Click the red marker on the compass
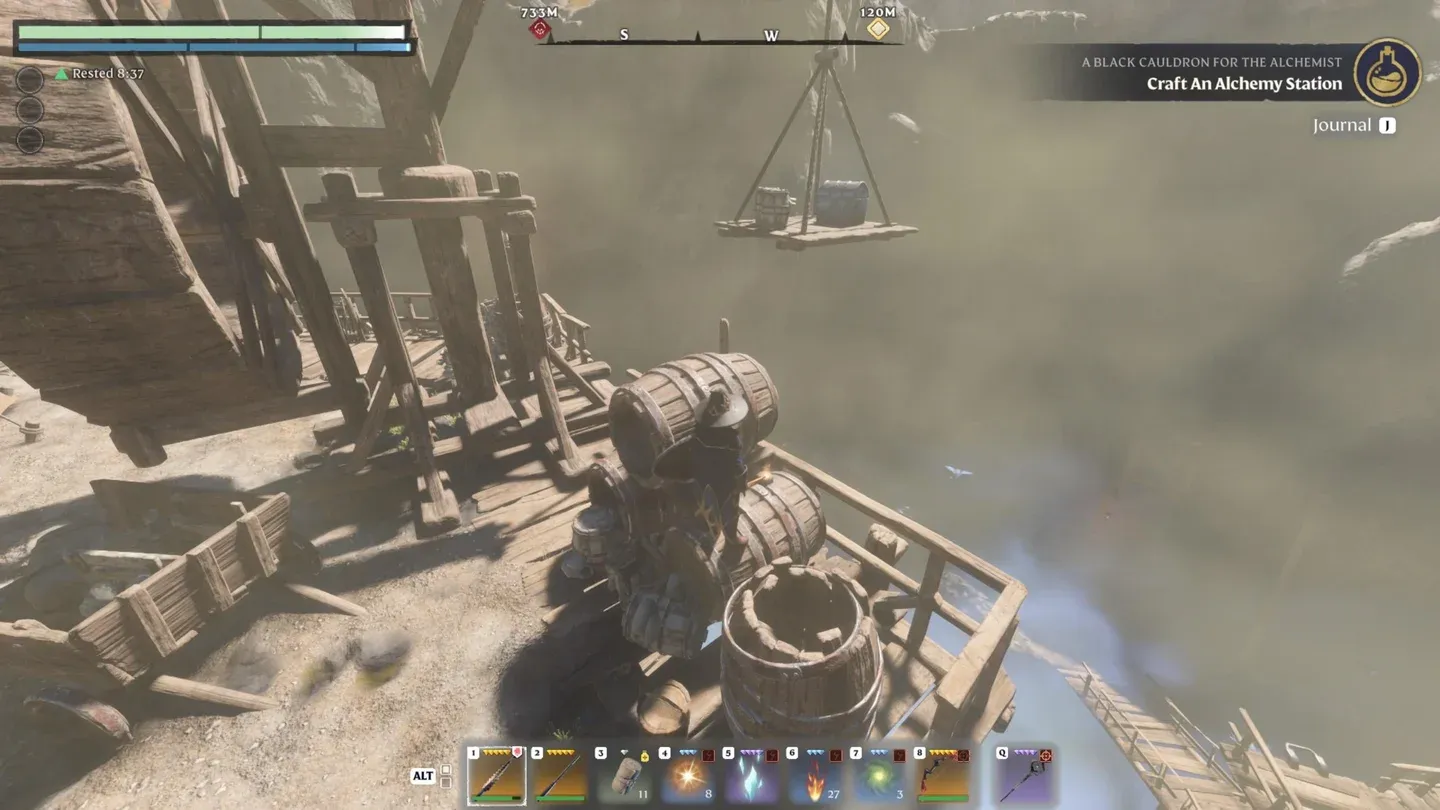This screenshot has width=1440, height=810. pos(540,29)
